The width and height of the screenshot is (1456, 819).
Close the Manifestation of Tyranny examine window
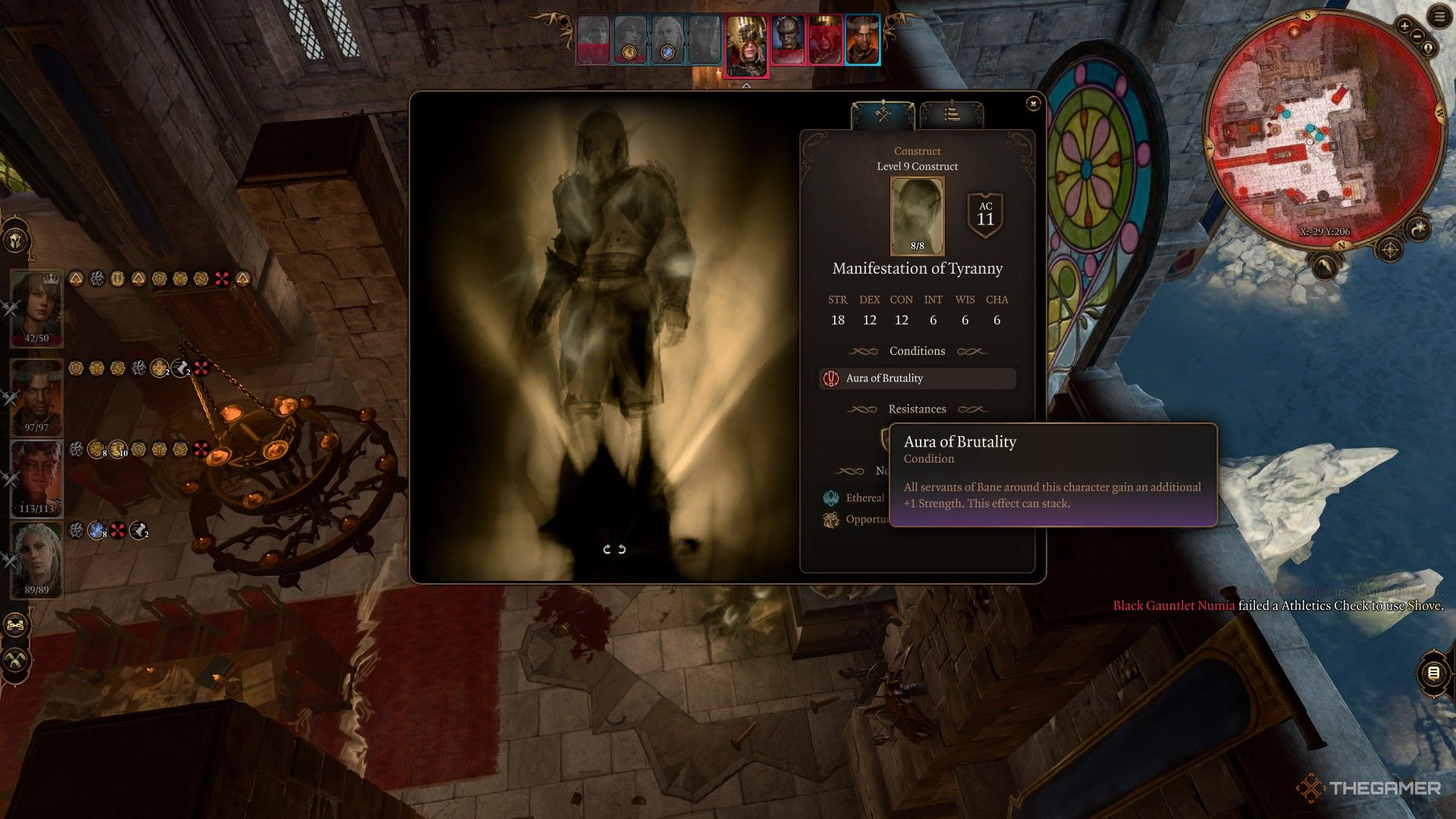[x=1033, y=104]
